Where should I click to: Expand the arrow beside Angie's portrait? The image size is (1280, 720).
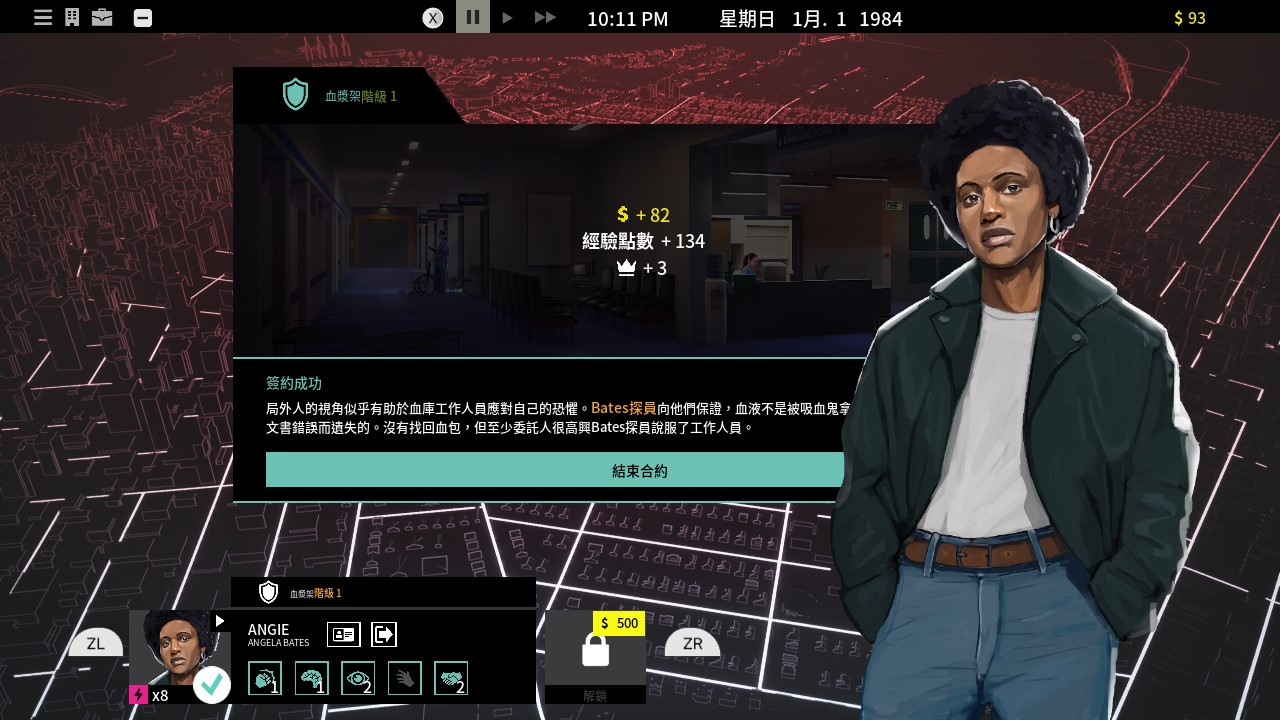pos(220,621)
